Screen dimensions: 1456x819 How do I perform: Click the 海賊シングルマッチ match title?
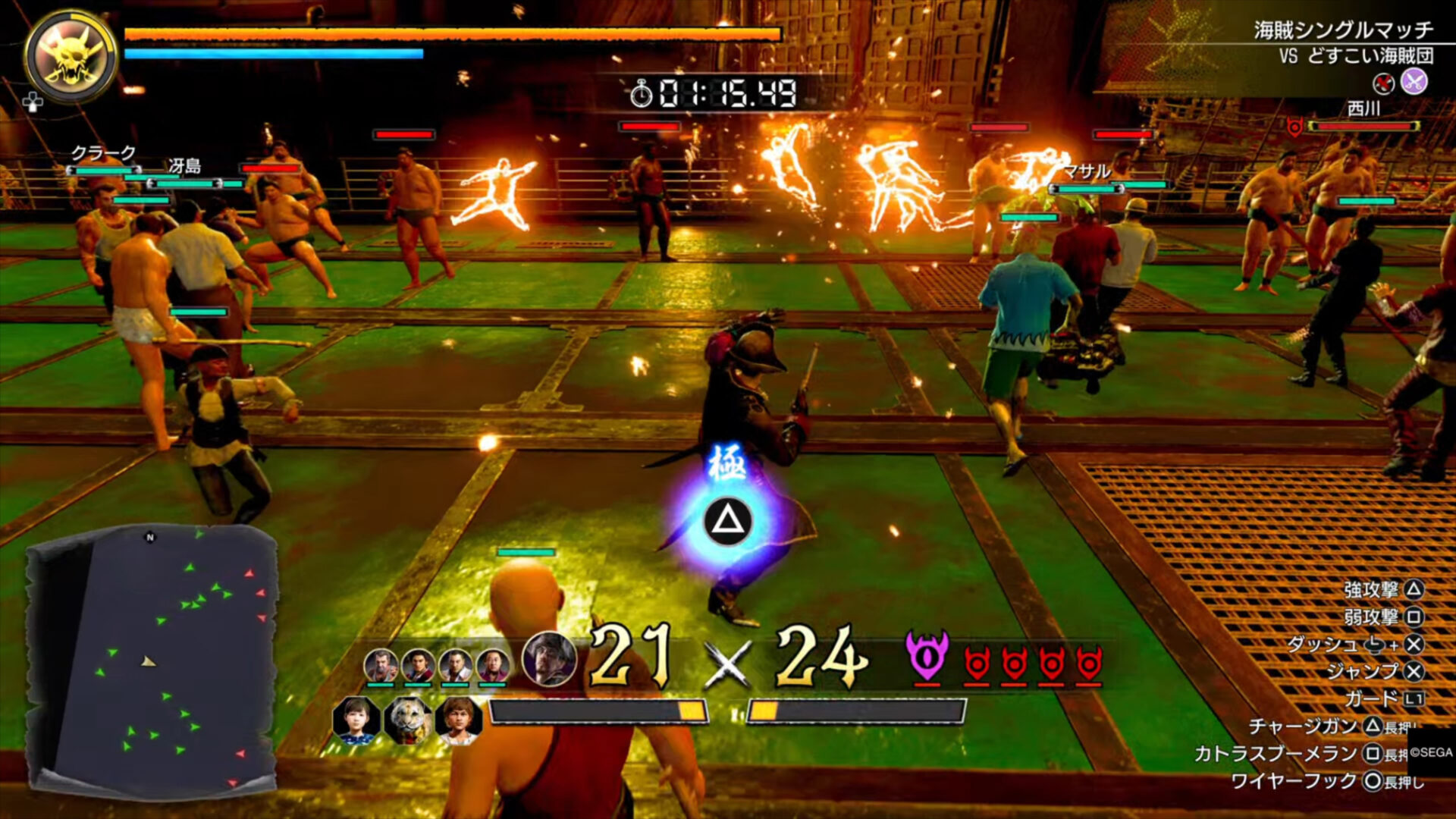[x=1343, y=30]
